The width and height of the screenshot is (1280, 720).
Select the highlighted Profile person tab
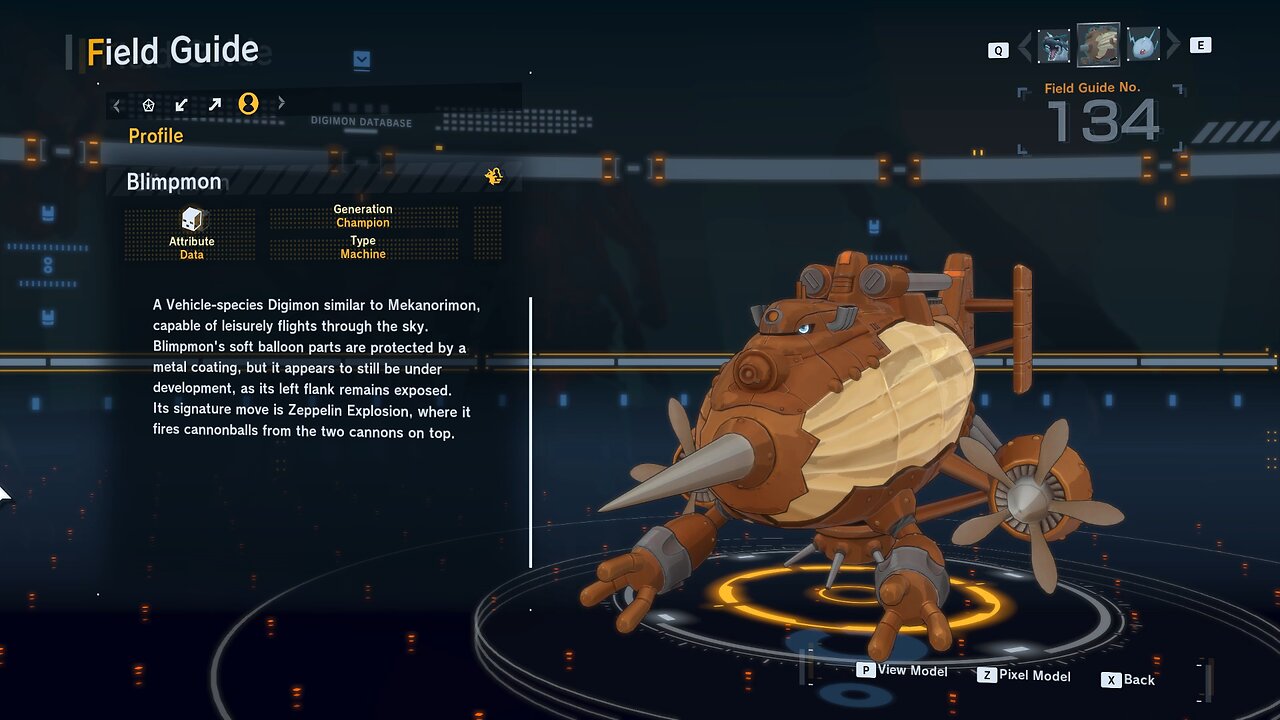(248, 104)
